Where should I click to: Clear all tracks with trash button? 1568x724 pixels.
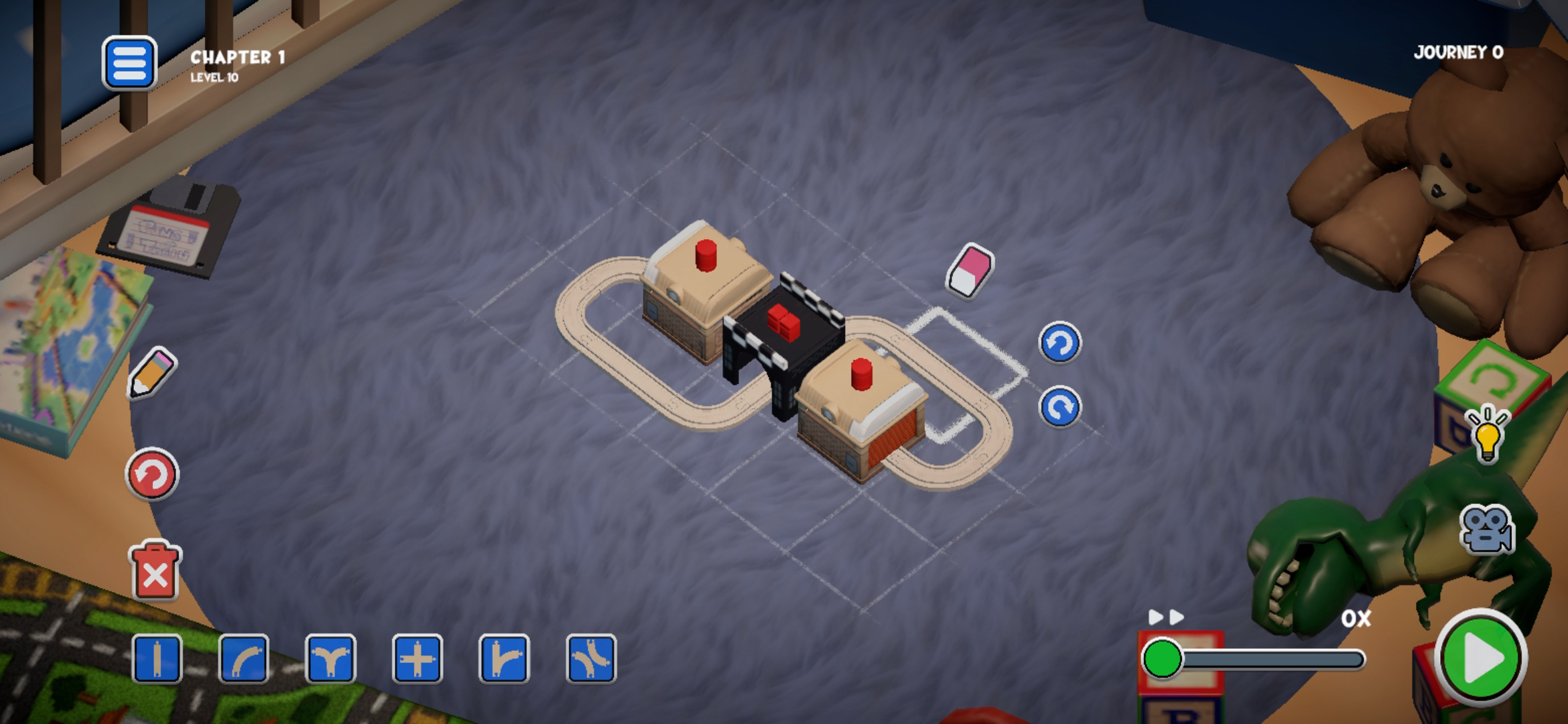(x=155, y=571)
